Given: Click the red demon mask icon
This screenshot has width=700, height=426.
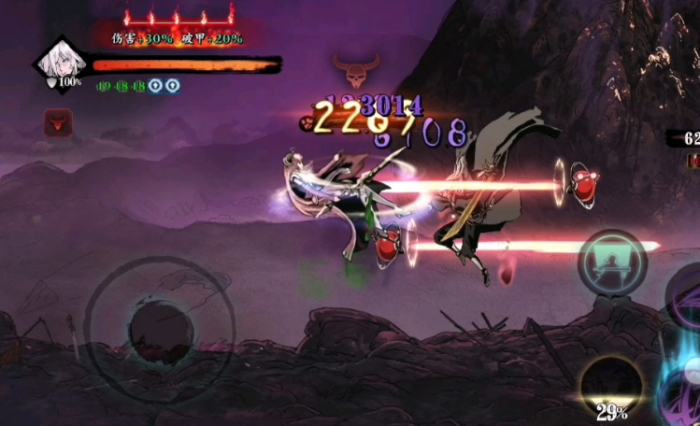Looking at the screenshot, I should point(57,123).
